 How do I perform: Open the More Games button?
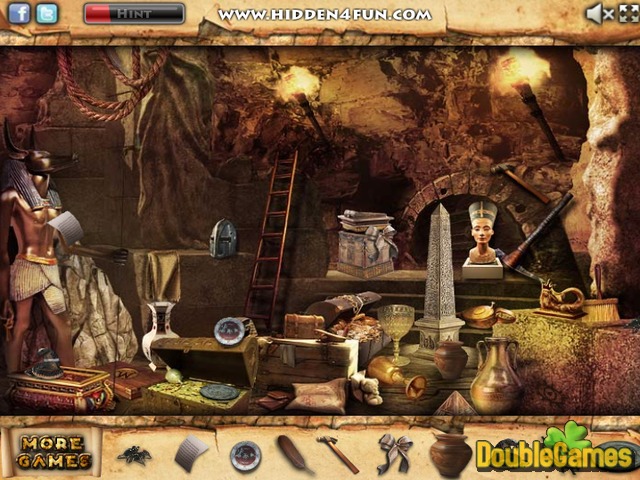[x=54, y=453]
